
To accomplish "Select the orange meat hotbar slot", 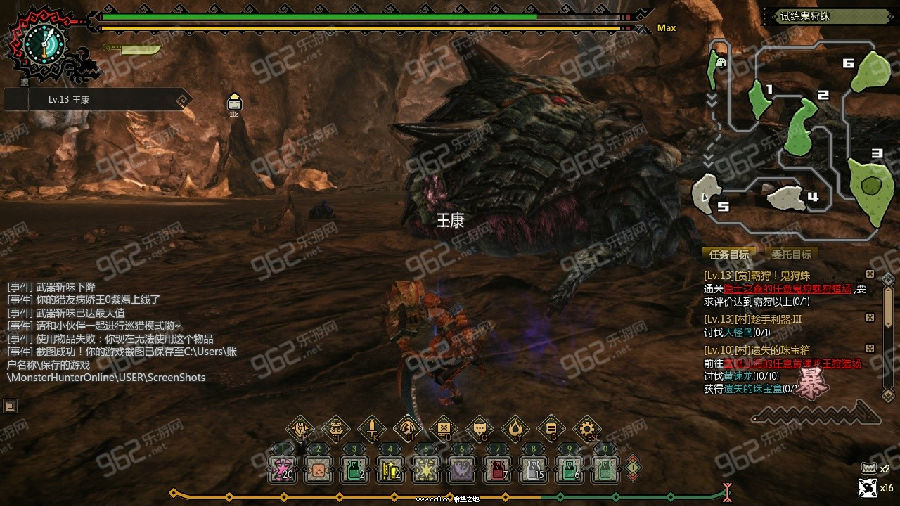I will [317, 467].
